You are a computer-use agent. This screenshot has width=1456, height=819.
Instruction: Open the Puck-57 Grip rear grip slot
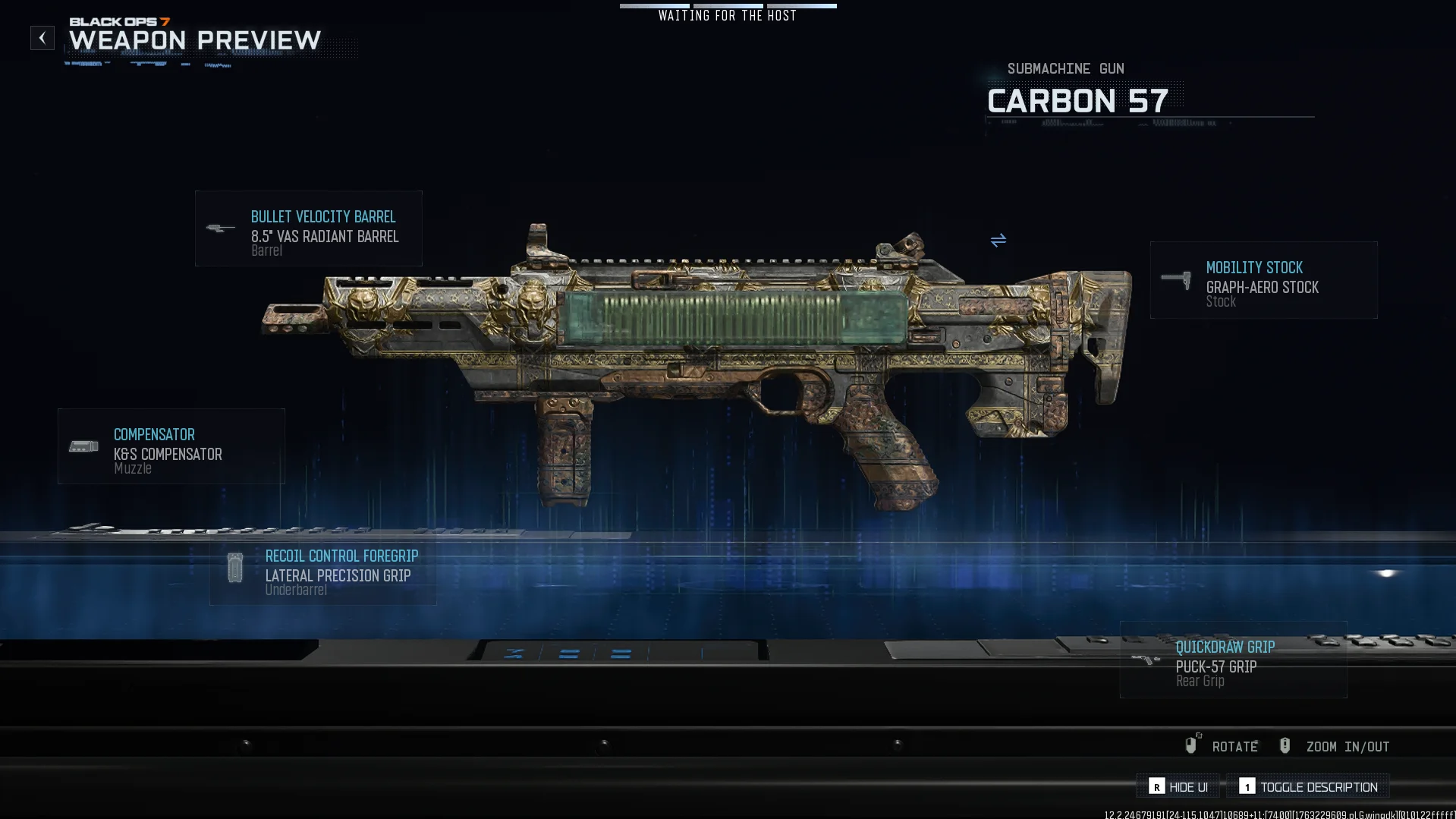(x=1233, y=660)
